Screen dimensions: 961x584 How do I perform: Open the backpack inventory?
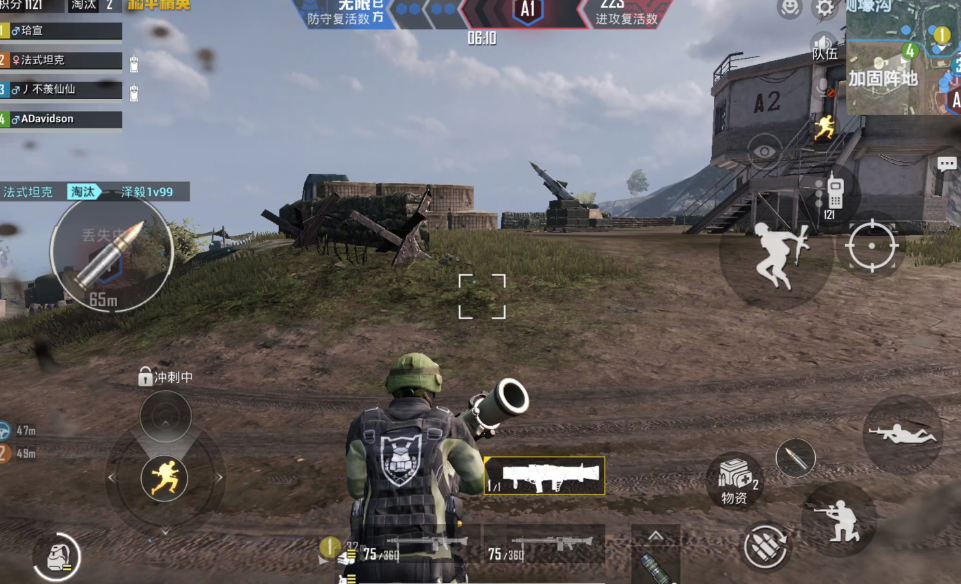click(x=55, y=556)
